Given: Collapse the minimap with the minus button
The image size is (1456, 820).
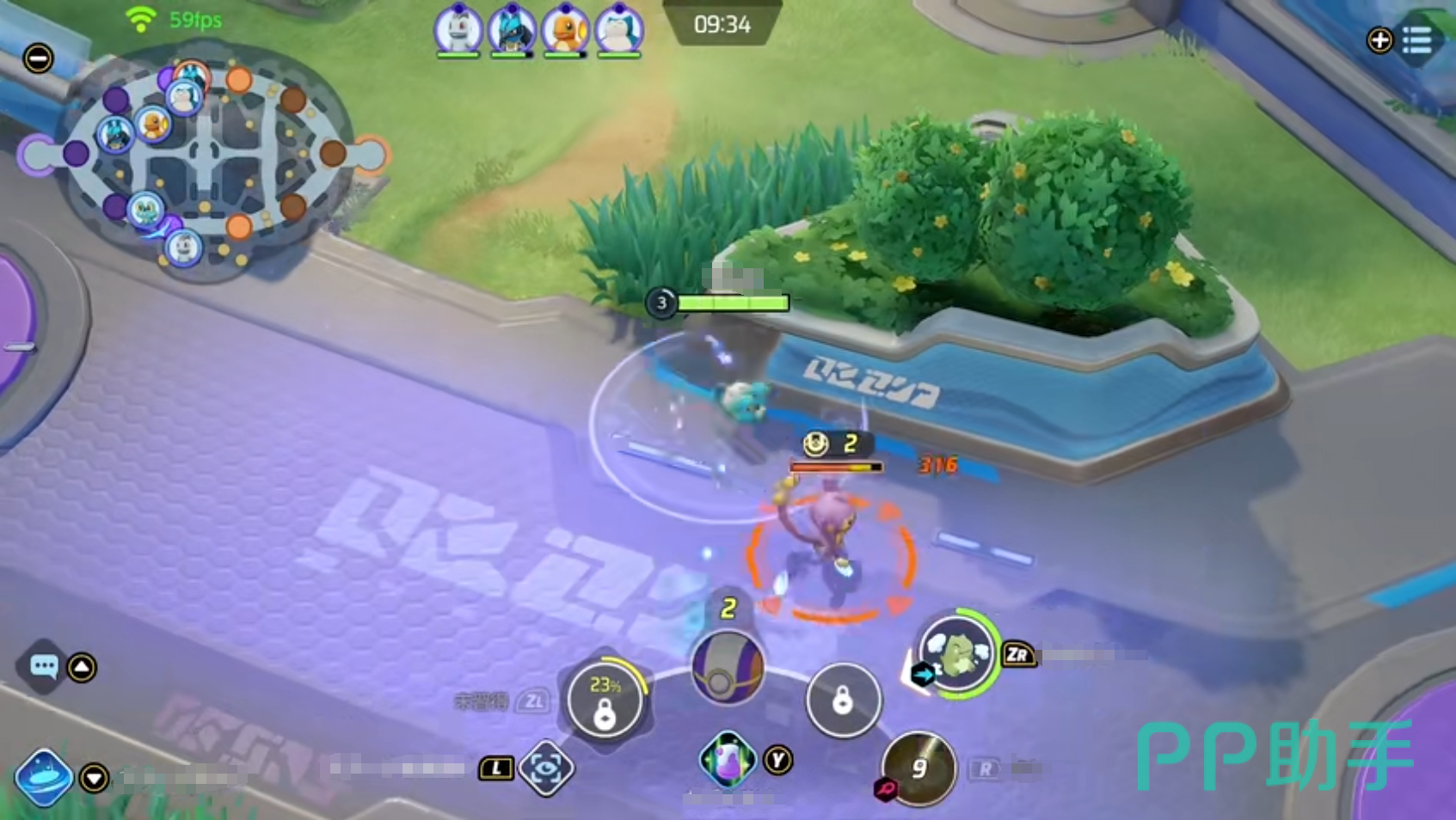Looking at the screenshot, I should (x=38, y=58).
